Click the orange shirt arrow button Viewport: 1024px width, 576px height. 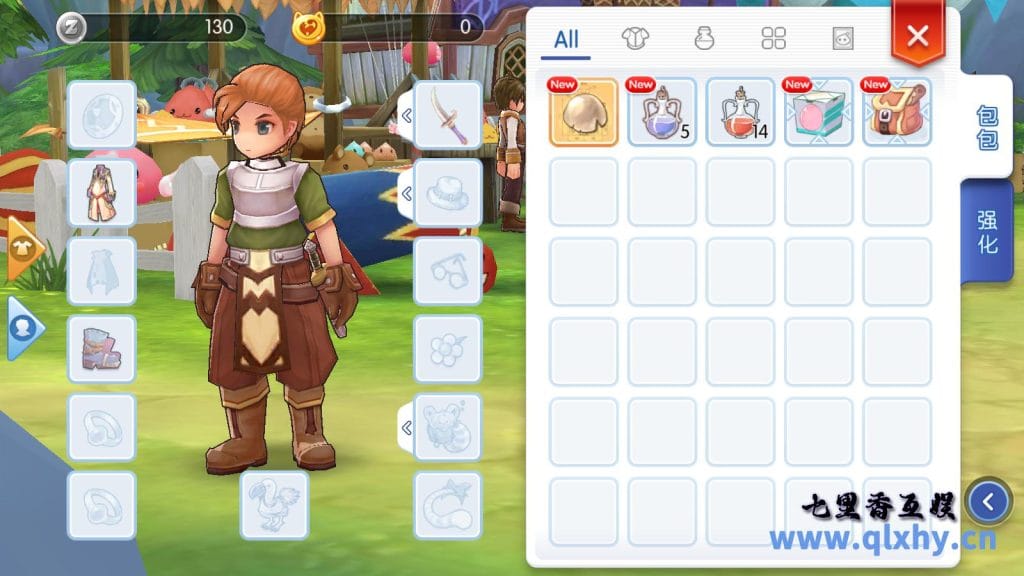coord(24,248)
